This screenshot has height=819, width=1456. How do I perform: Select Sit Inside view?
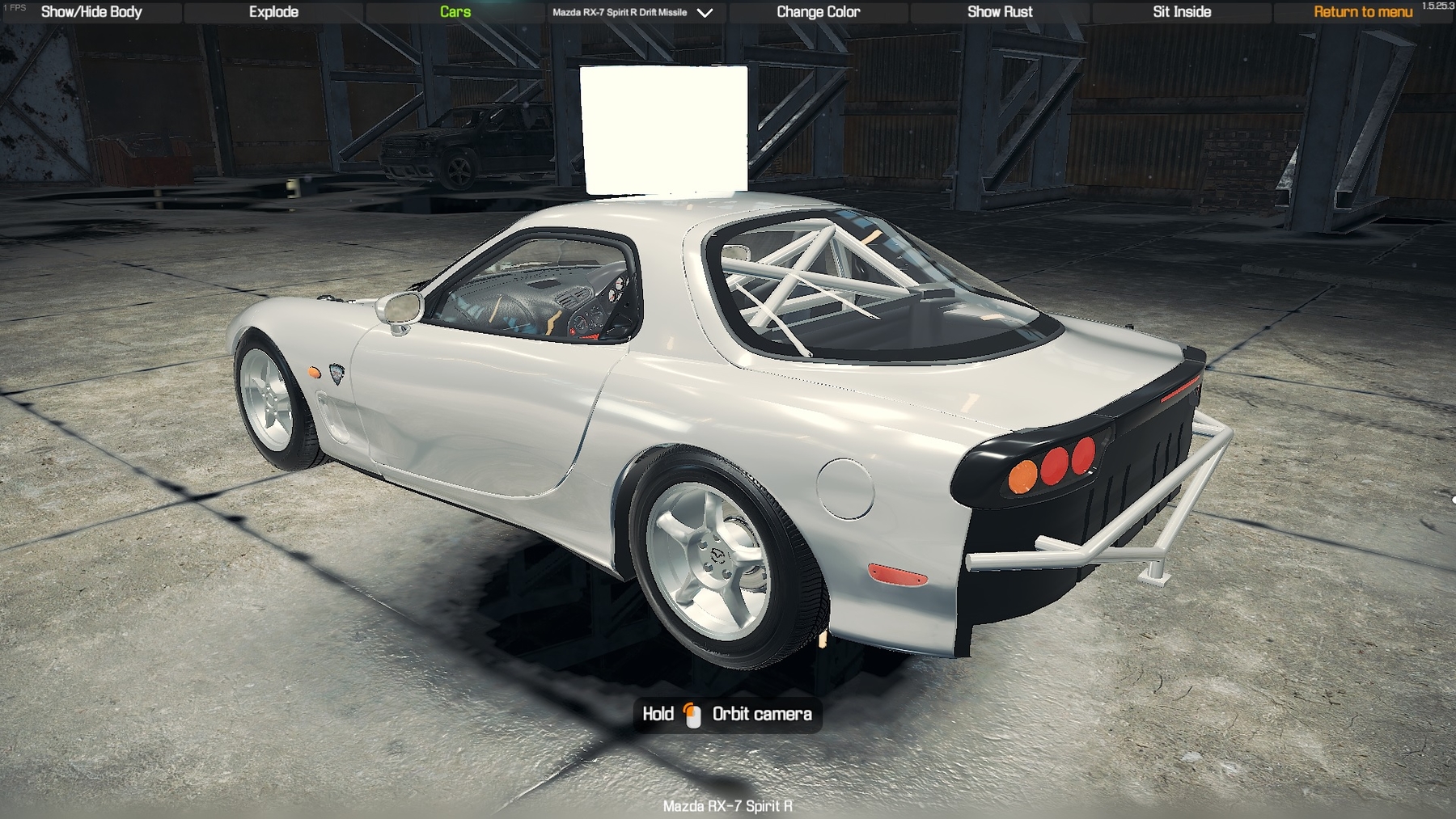point(1182,12)
